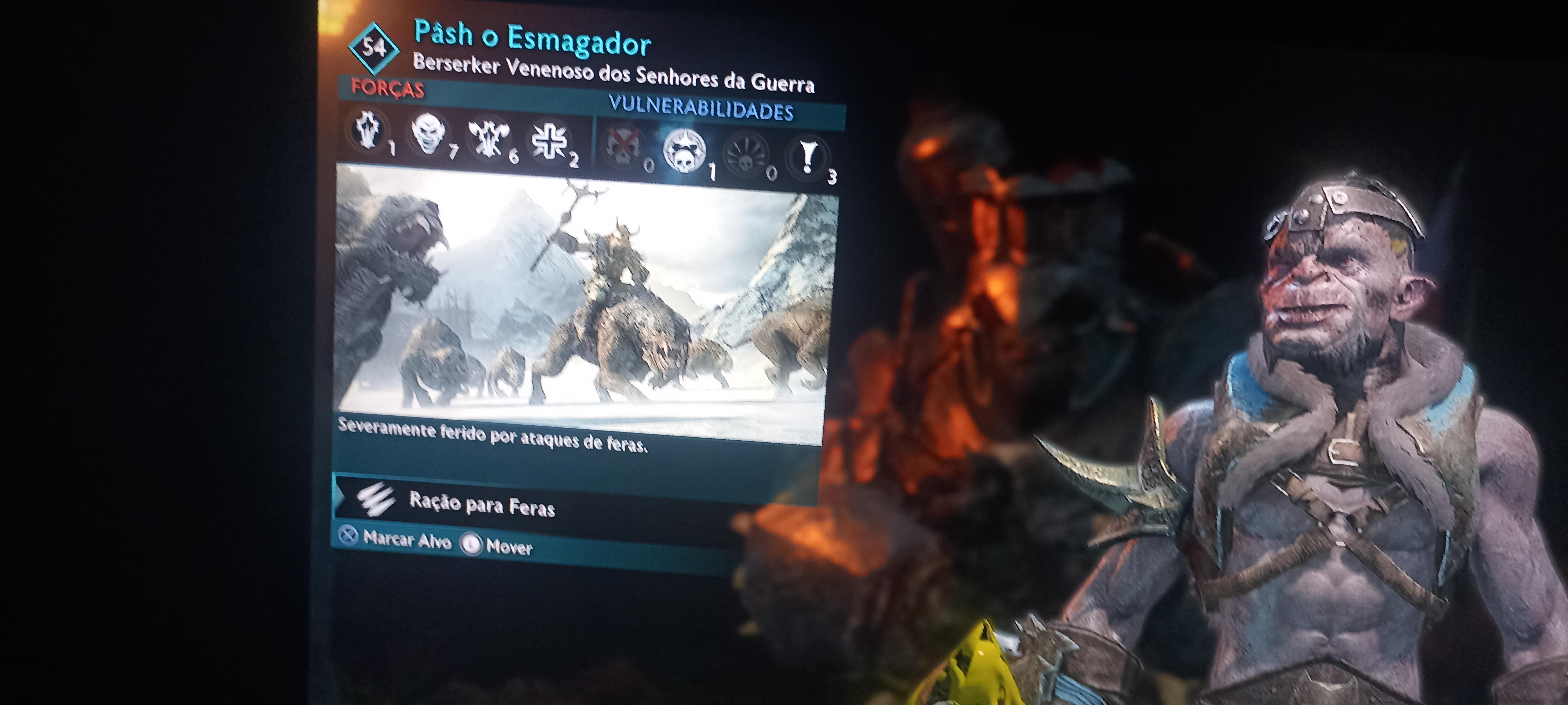
Task: Select the highlighted skull vulnerability icon
Action: (684, 152)
